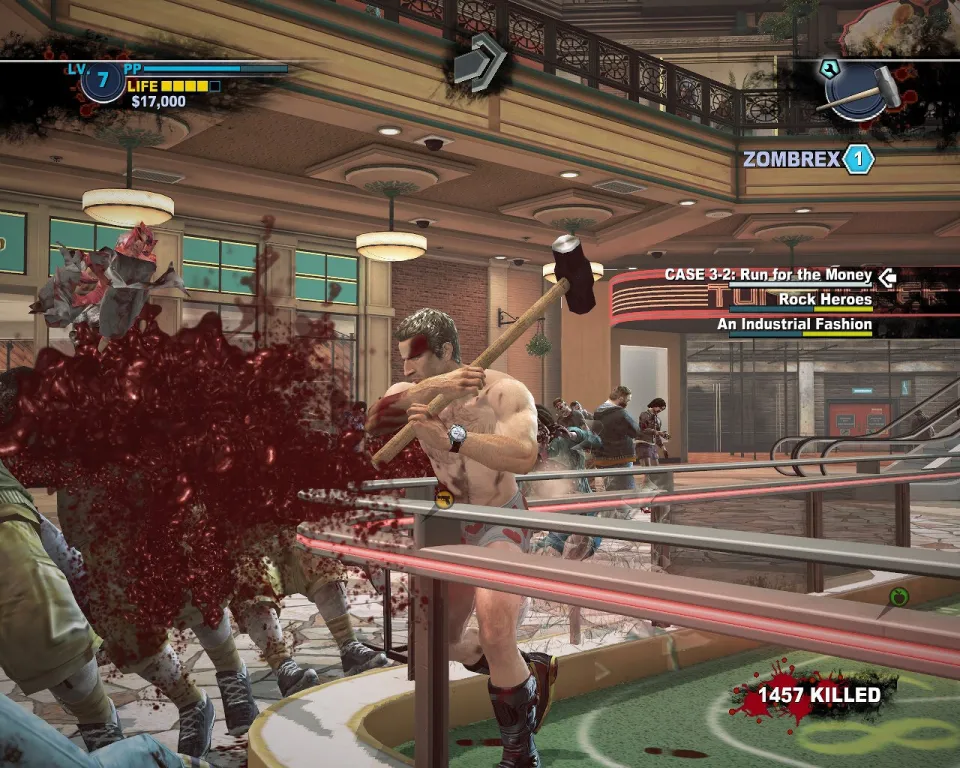Click the level 7 player badge

click(102, 82)
